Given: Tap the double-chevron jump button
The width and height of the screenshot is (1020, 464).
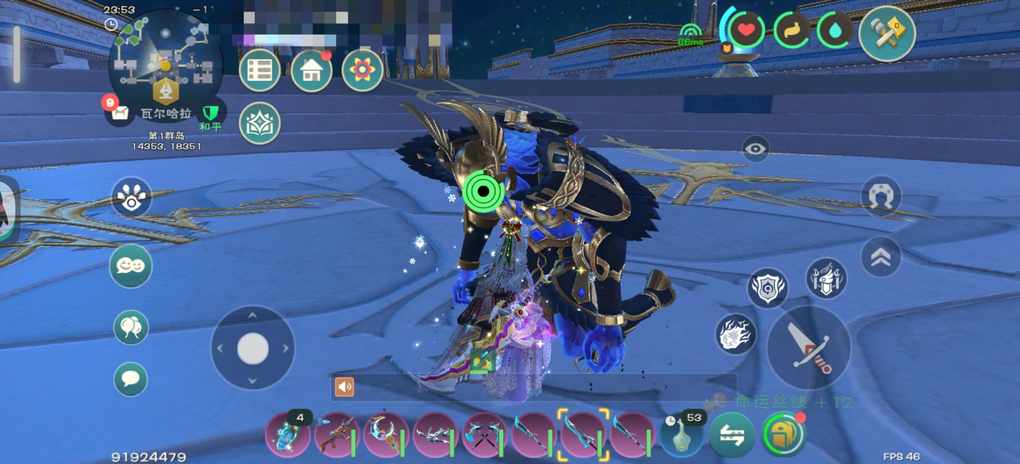Looking at the screenshot, I should [x=881, y=257].
